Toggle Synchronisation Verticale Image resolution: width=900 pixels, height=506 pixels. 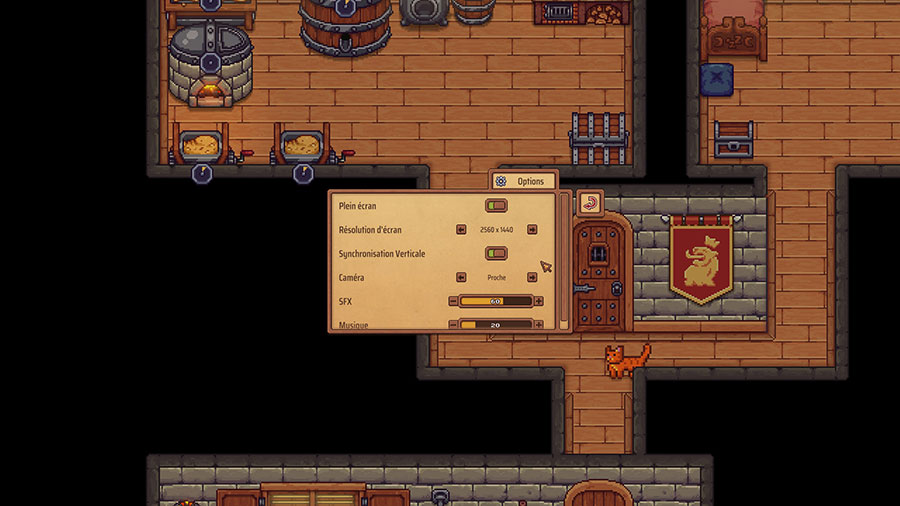[496, 253]
